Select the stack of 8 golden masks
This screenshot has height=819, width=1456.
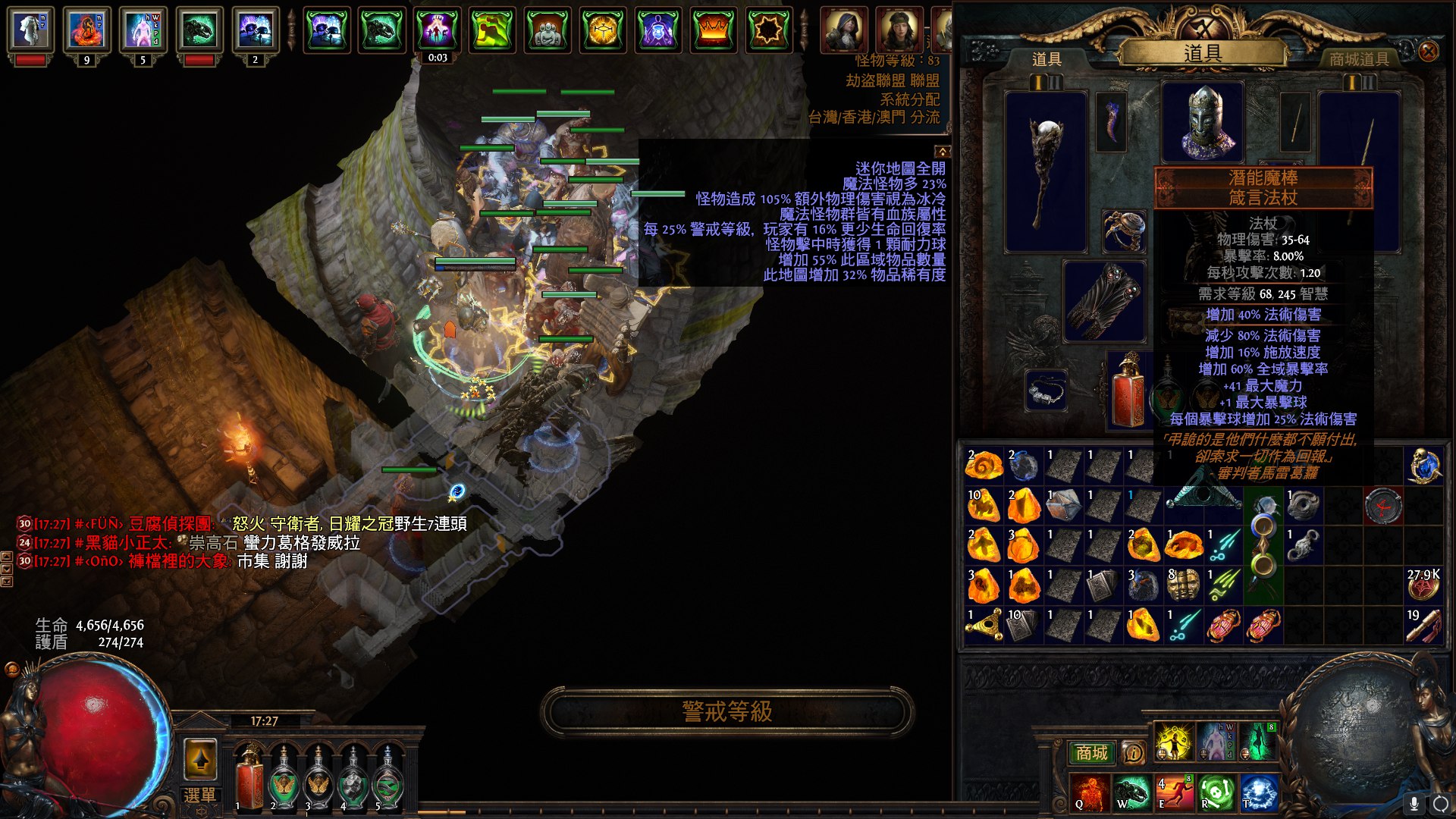coord(1183,585)
